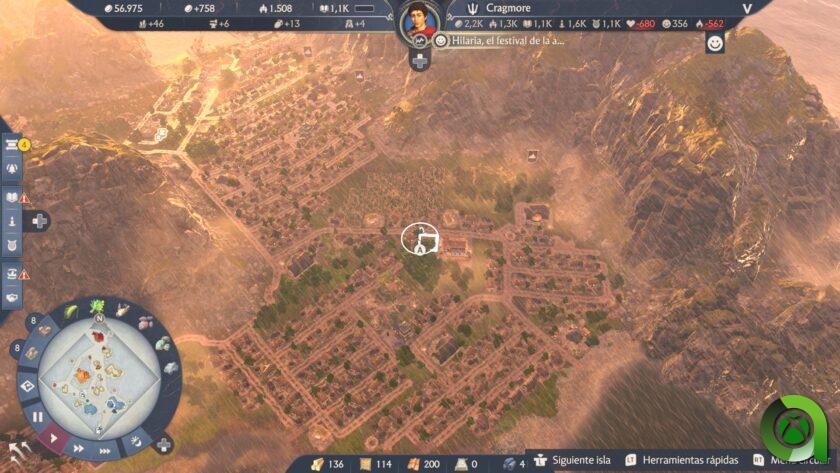This screenshot has width=840, height=473.
Task: Toggle the day-night cycle button
Action: pos(136,443)
